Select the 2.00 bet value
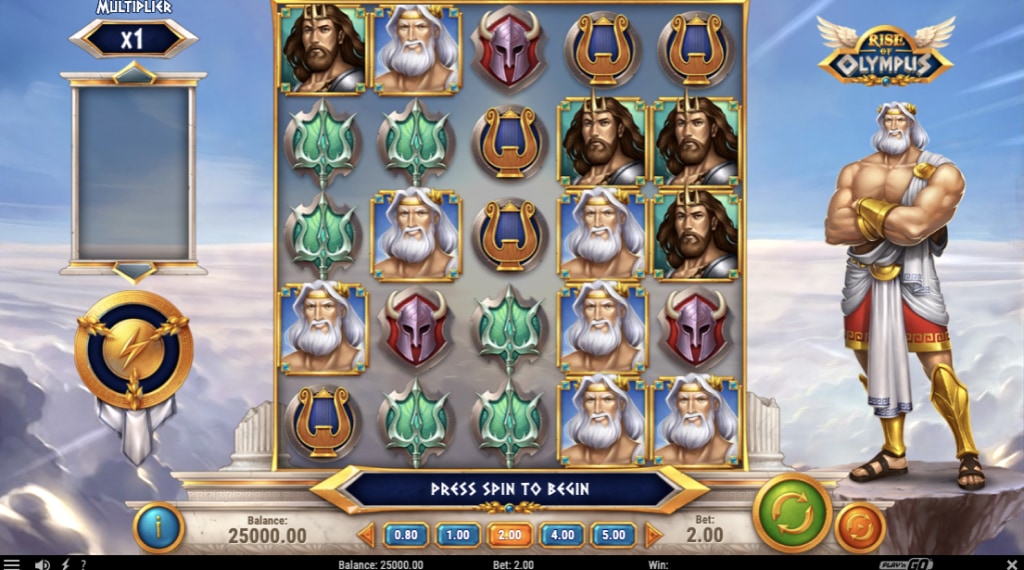The height and width of the screenshot is (570, 1024). point(510,535)
